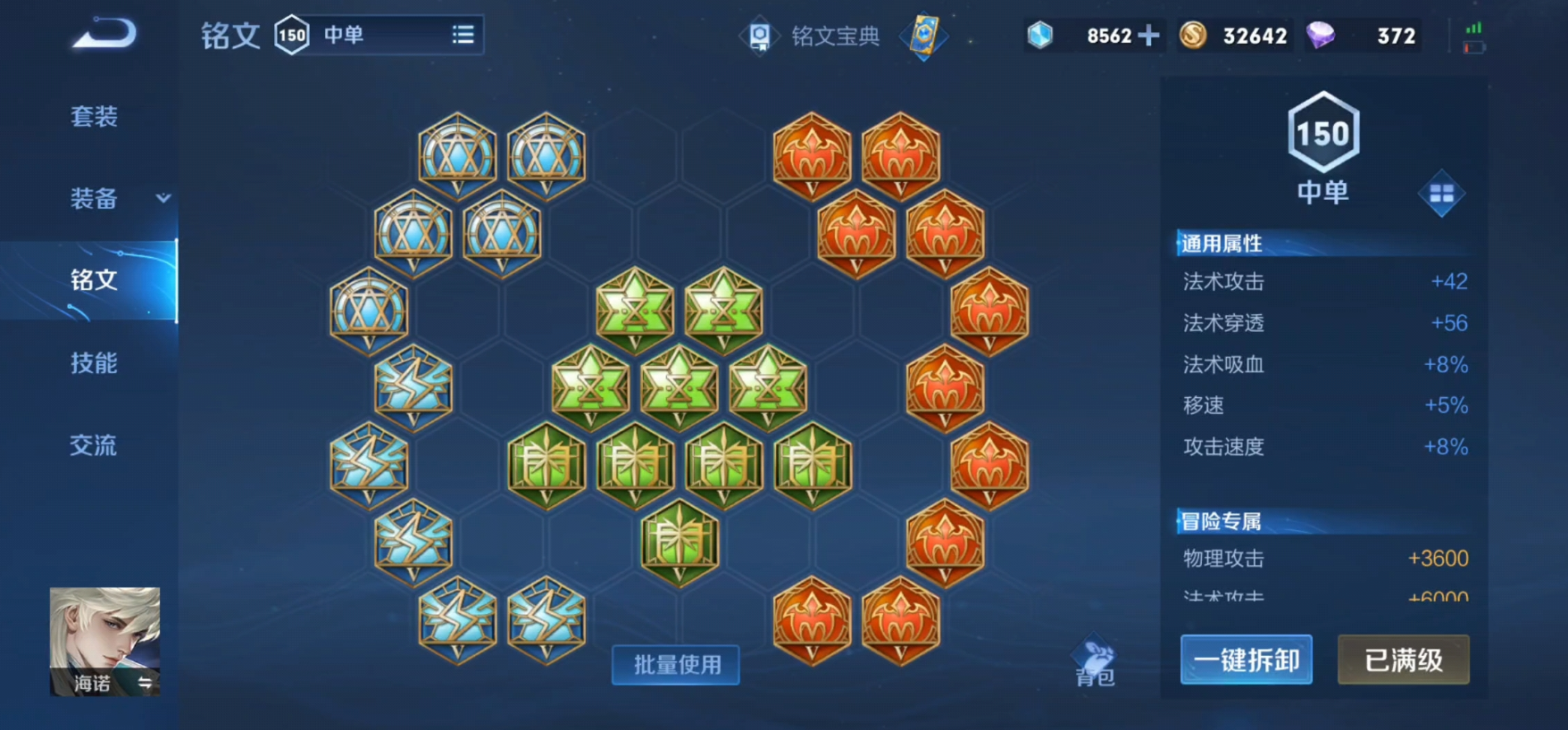Open the 中单 rune page dropdown
Viewport: 1568px width, 730px height.
tap(462, 35)
